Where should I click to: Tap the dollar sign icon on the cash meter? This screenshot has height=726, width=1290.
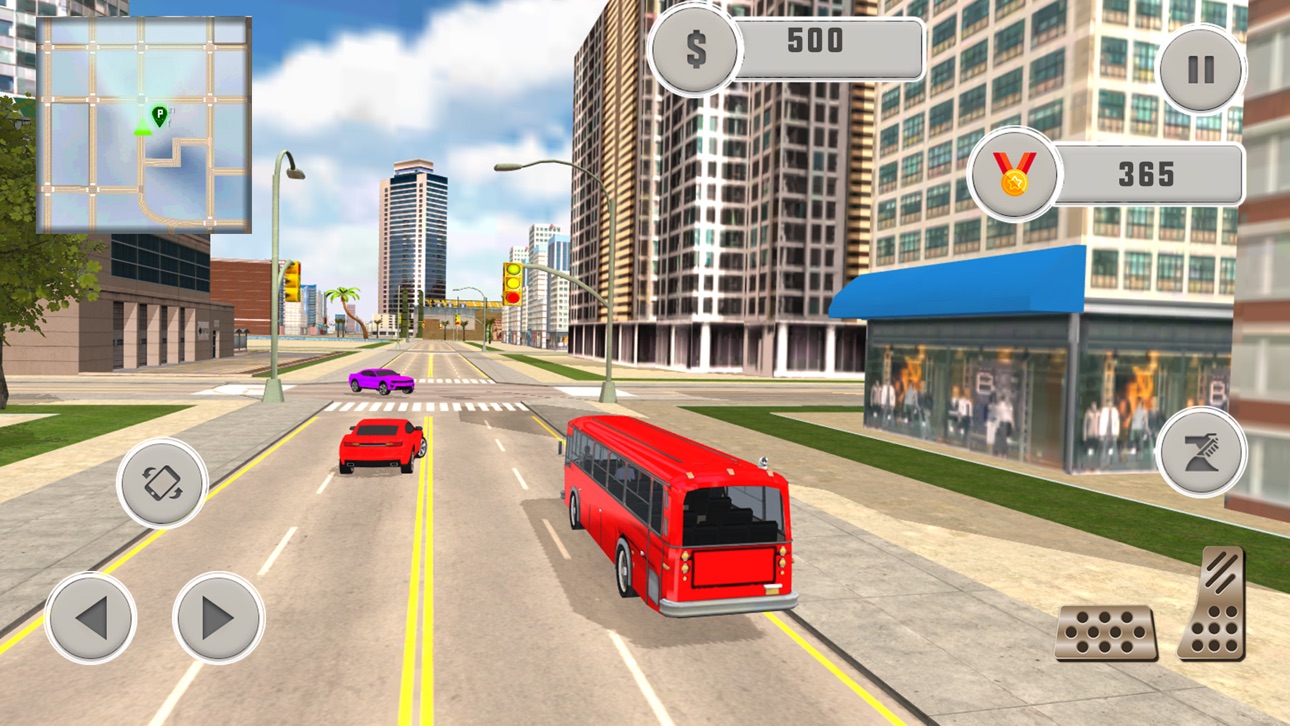(x=696, y=47)
